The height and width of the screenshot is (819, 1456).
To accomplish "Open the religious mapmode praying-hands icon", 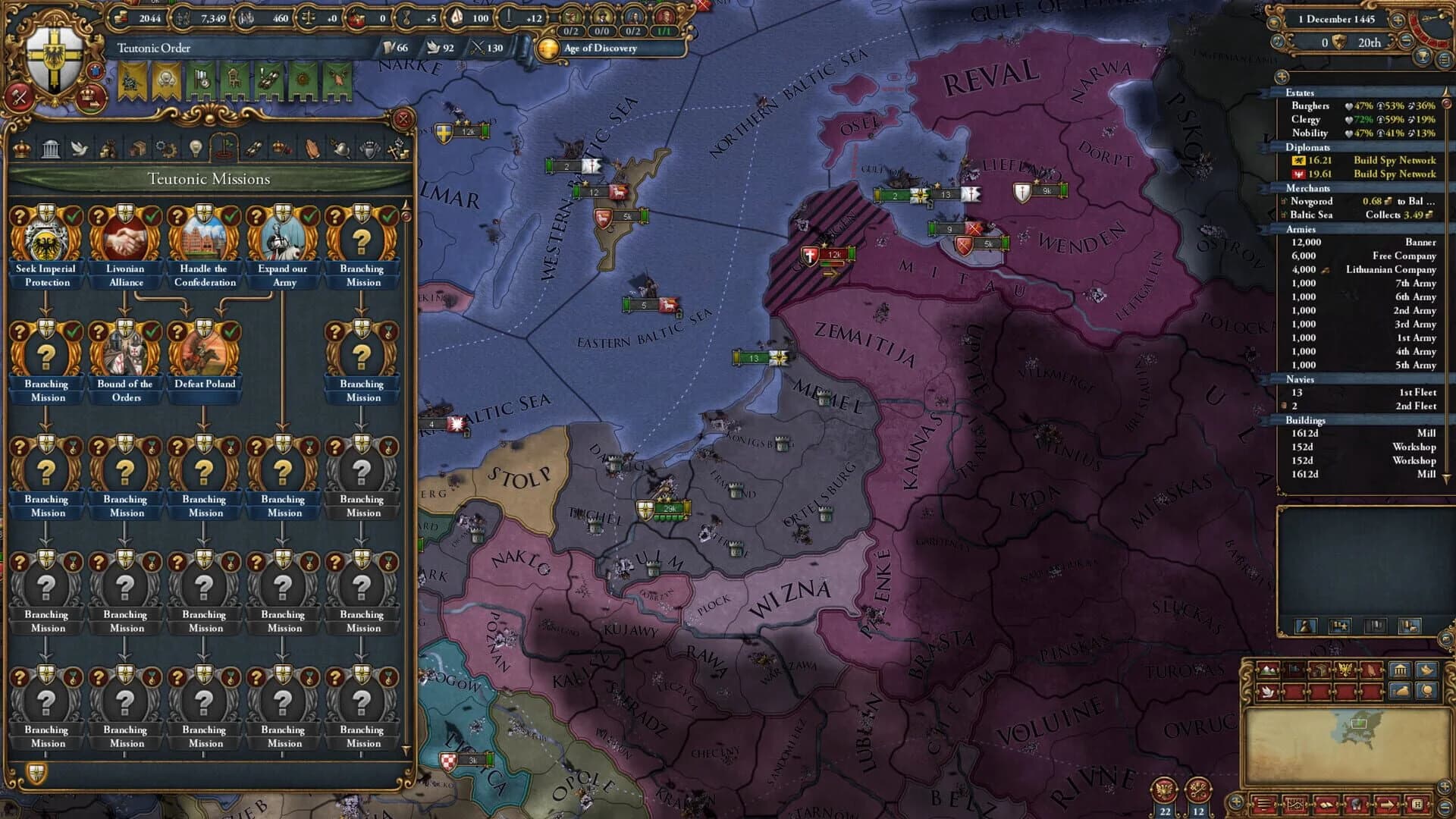I will pyautogui.click(x=1372, y=670).
